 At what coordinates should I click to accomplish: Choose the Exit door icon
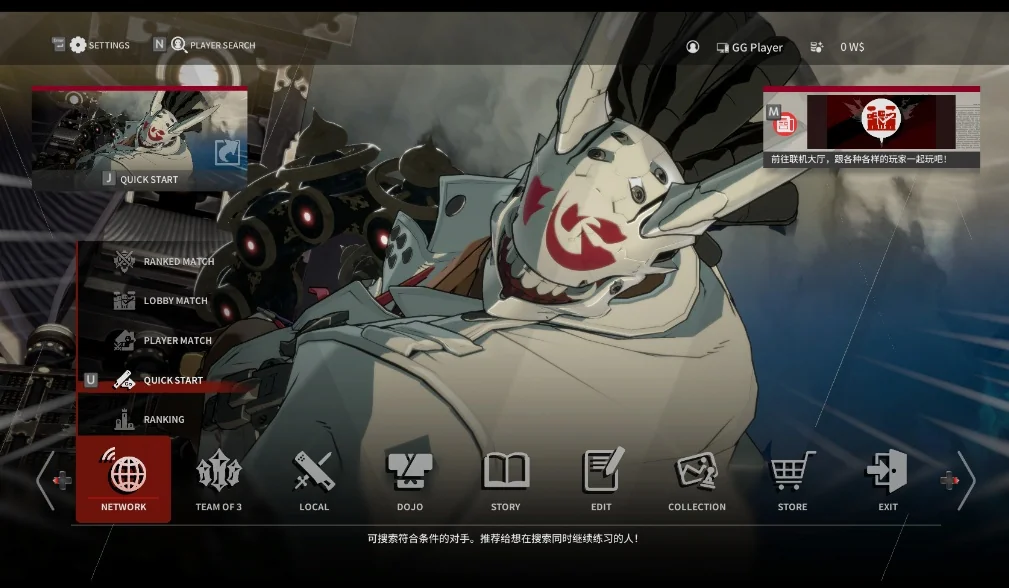point(888,479)
